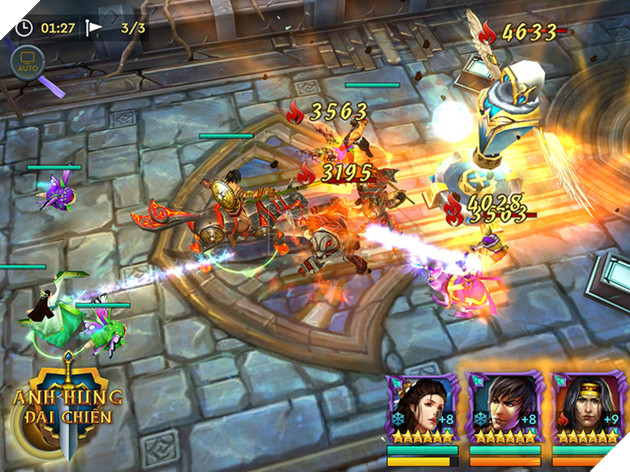Toggle the AUTO battle button
Viewport: 630px width, 472px height.
tap(26, 62)
